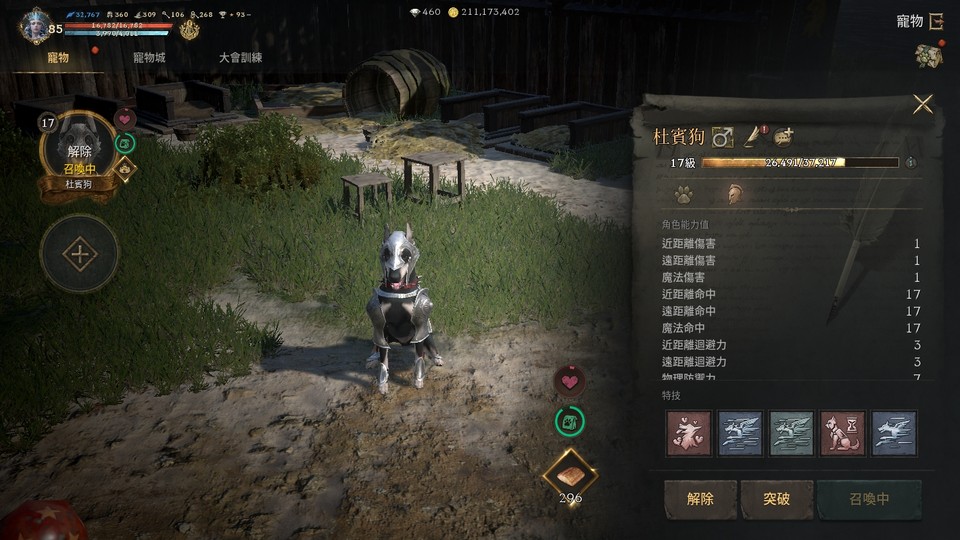Image resolution: width=960 pixels, height=540 pixels.
Task: Close the pet details panel
Action: (922, 104)
